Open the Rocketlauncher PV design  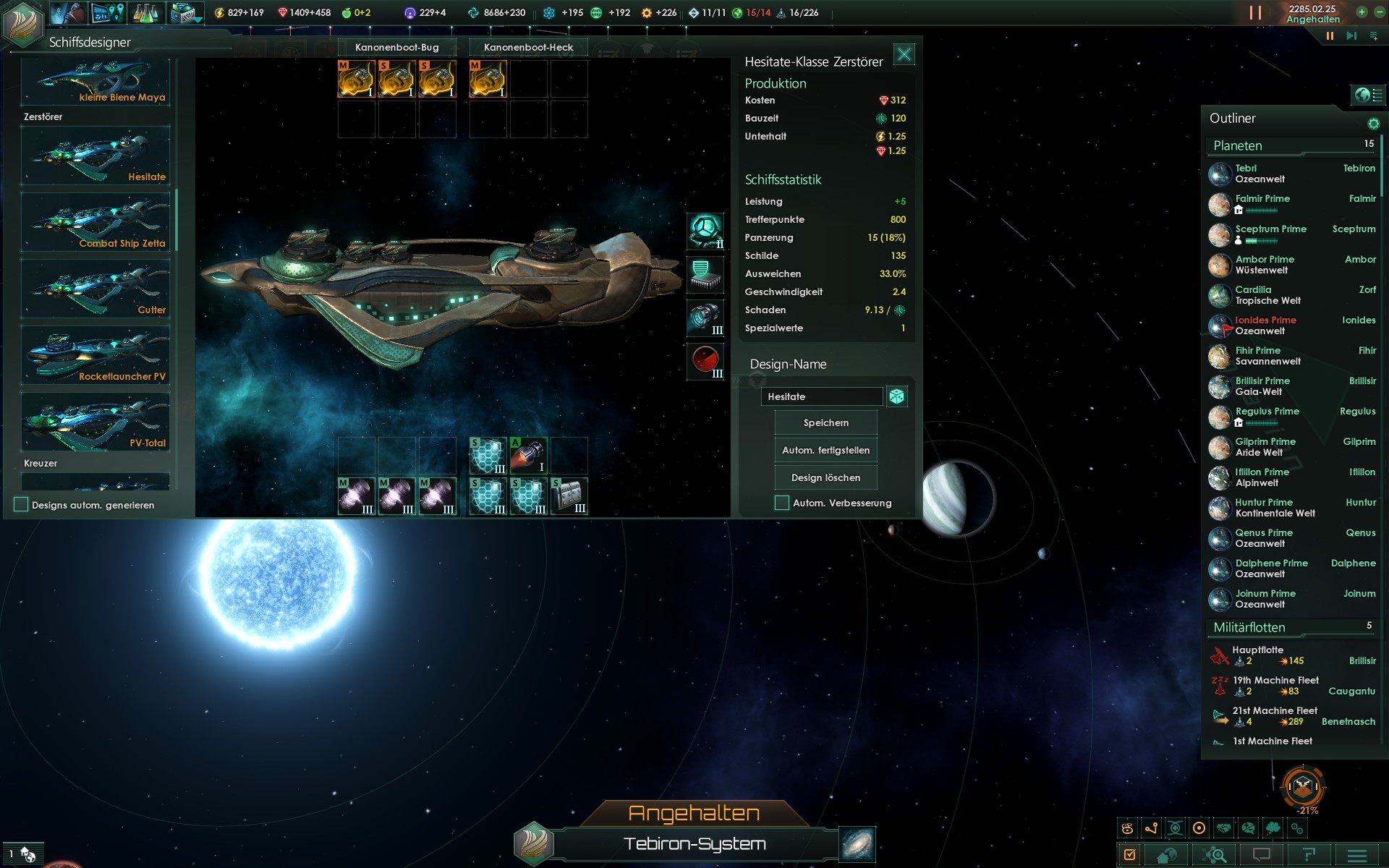click(95, 354)
